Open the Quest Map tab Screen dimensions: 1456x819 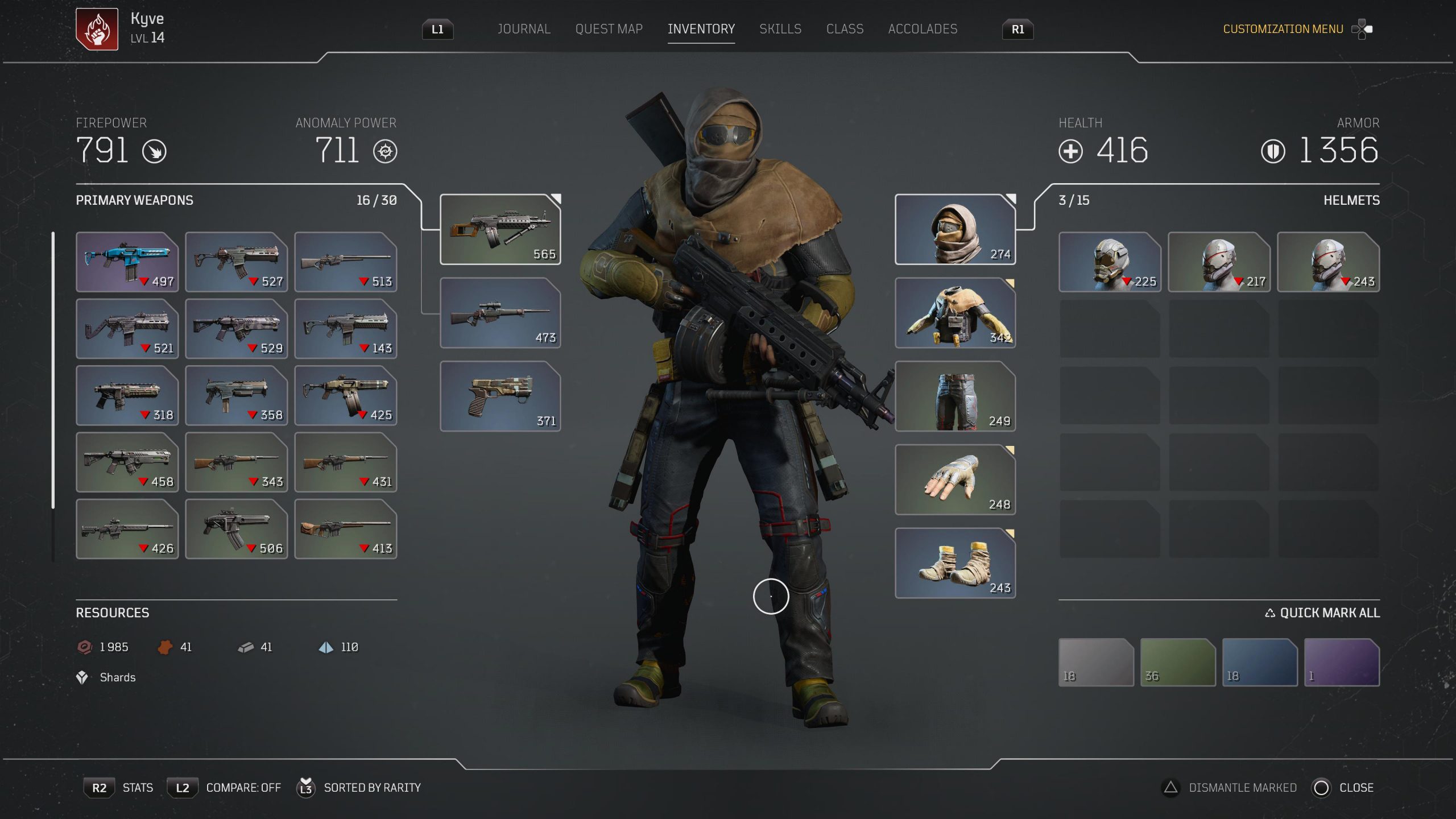pyautogui.click(x=609, y=29)
